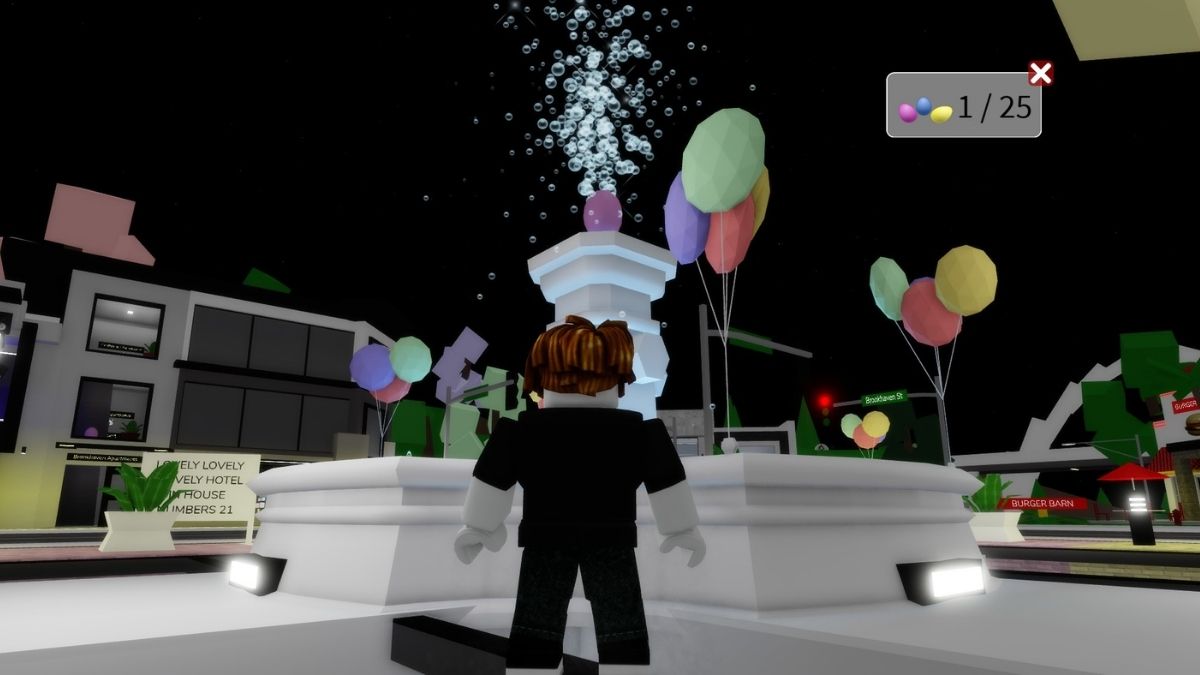
Task: Open the egg hunt 1 / 25 tracker
Action: [963, 106]
